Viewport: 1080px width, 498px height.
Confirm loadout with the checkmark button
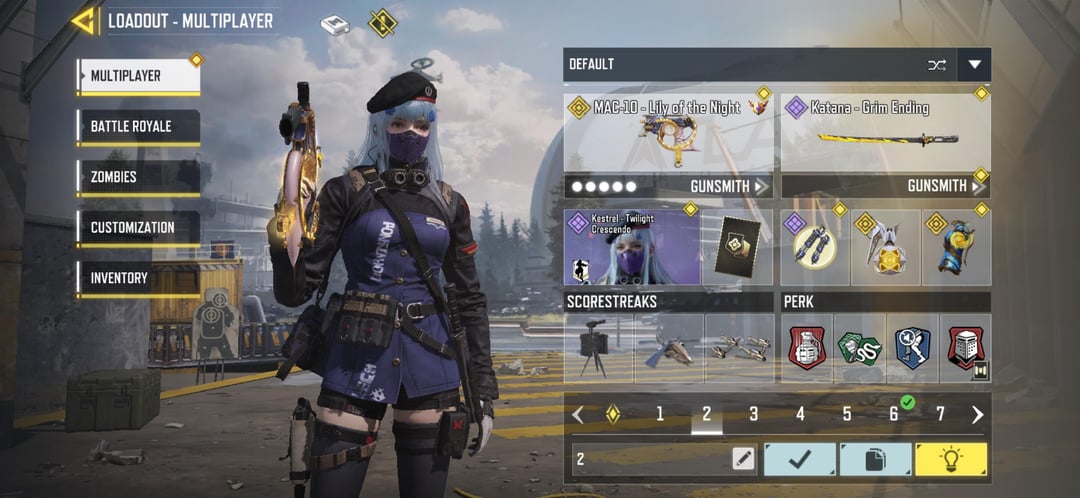click(x=800, y=459)
